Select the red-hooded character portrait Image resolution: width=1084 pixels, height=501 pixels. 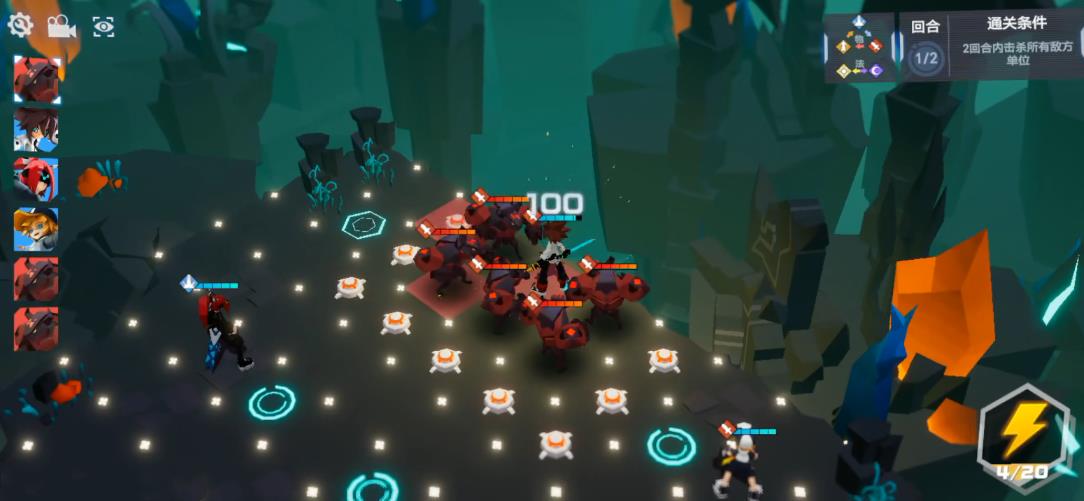point(36,179)
